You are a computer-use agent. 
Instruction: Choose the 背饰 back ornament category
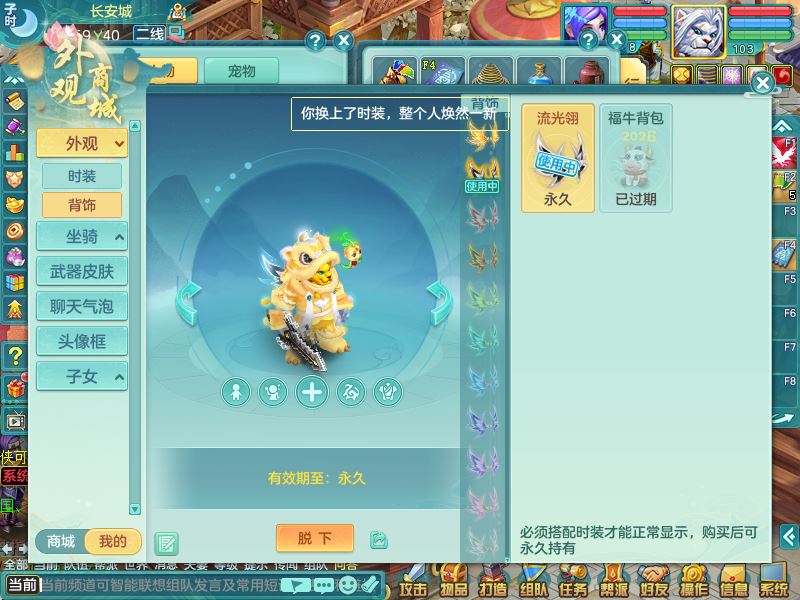[82, 205]
